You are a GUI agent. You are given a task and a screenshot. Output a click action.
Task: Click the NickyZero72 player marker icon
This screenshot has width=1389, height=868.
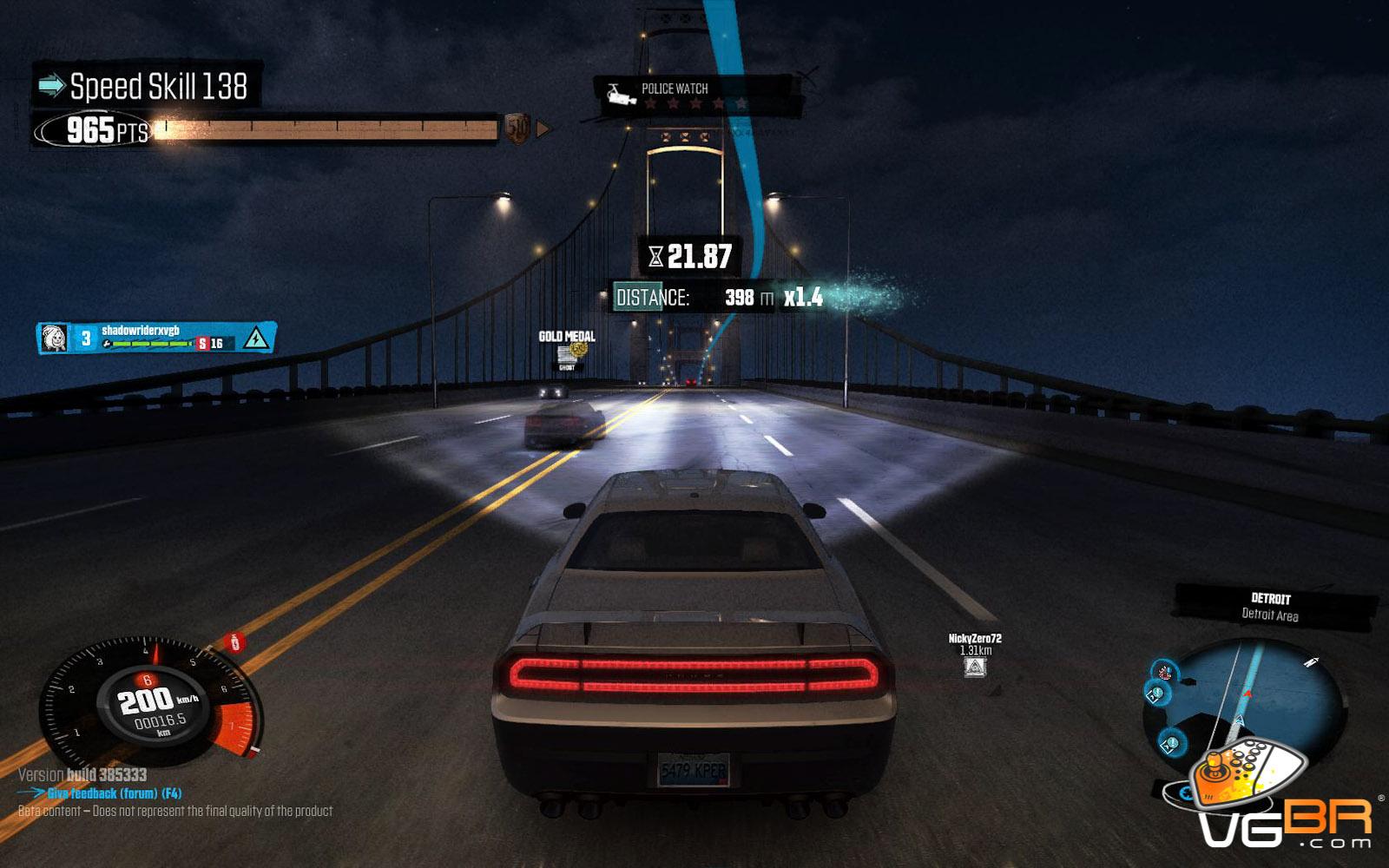974,667
